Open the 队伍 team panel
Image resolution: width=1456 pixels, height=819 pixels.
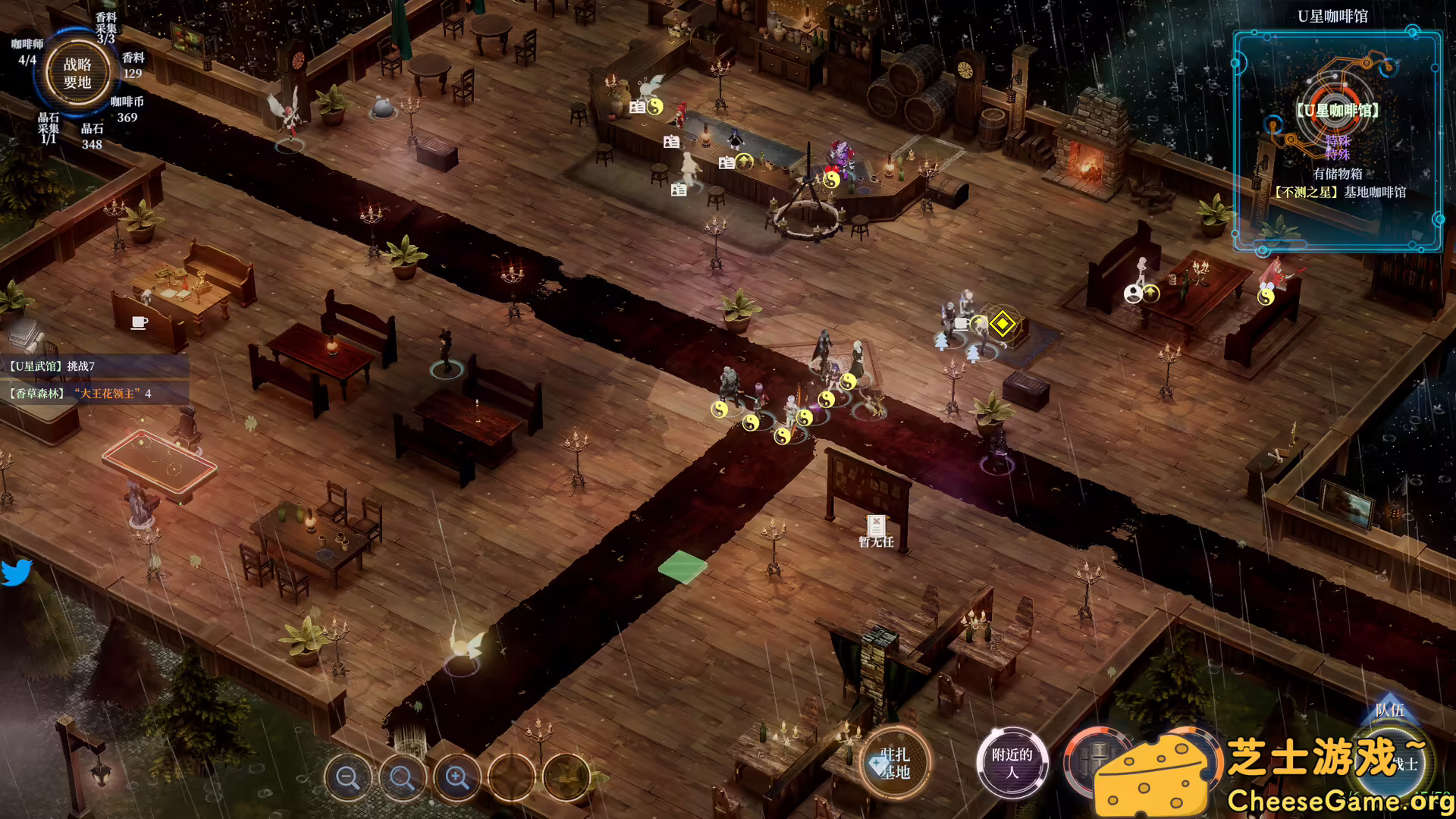1389,710
